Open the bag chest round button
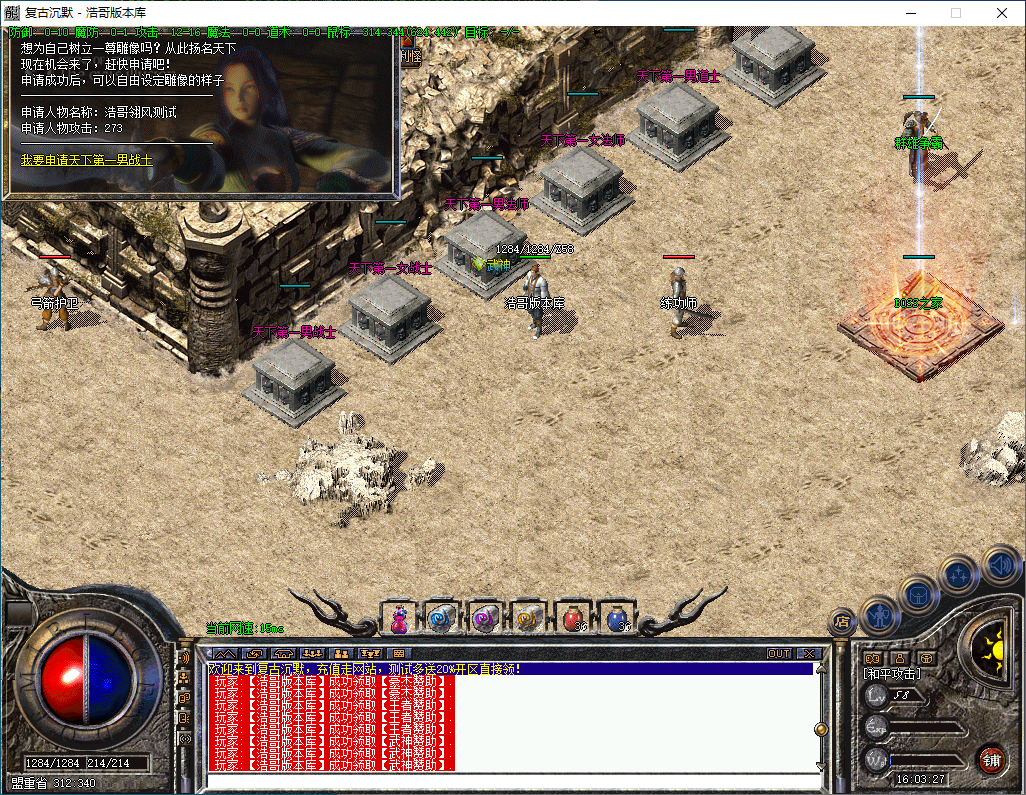 tap(918, 594)
